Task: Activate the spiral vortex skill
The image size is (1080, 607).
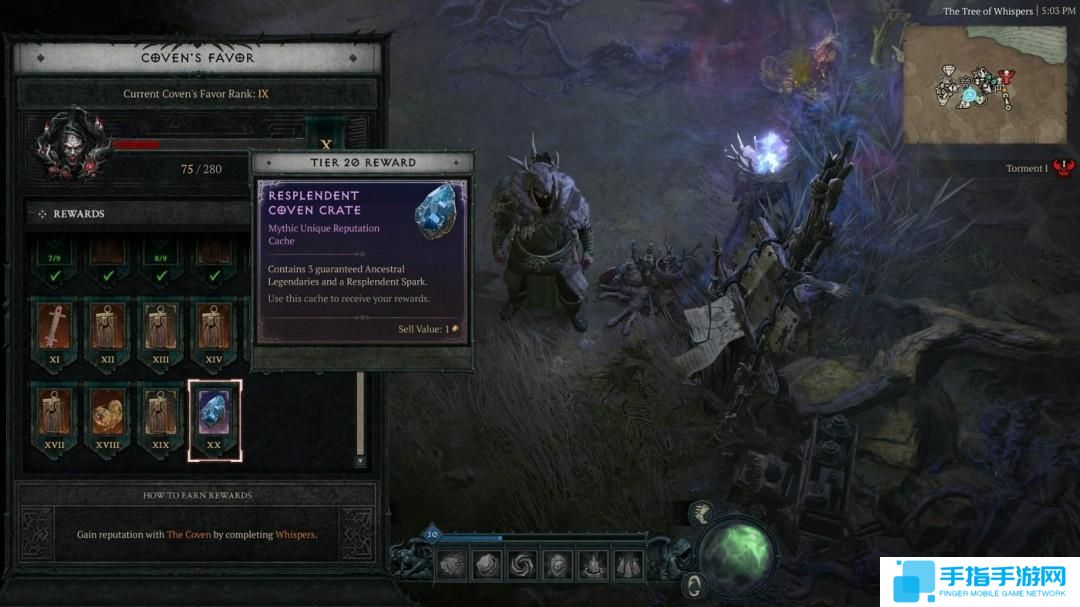Action: pos(521,565)
